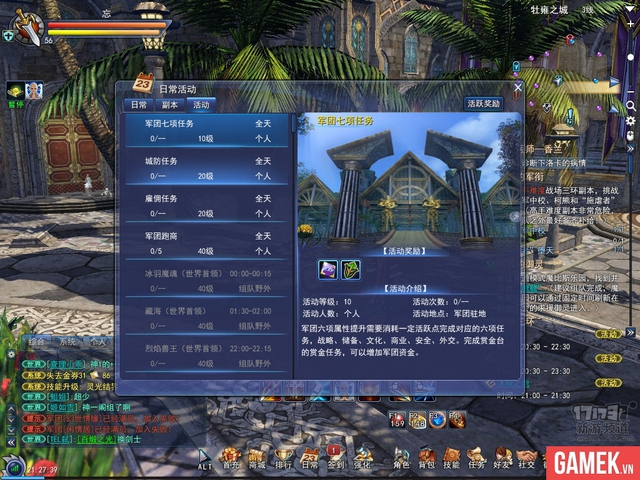The image size is (640, 480).
Task: Pick the 军团跑商 activity row
Action: click(x=207, y=243)
